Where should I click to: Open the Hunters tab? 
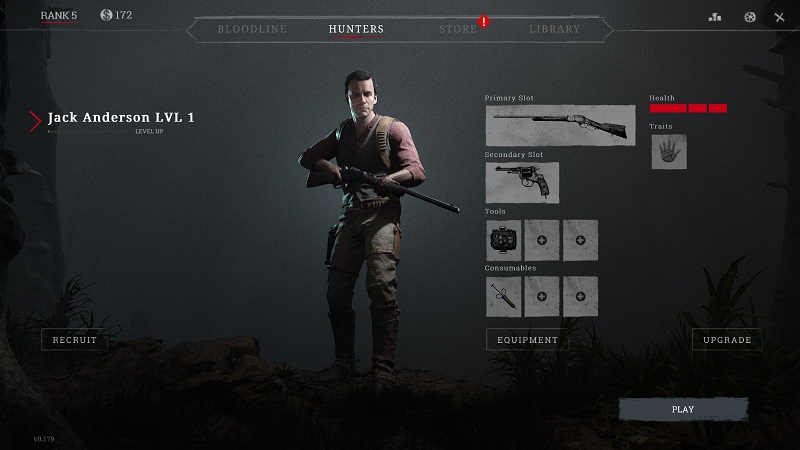click(356, 29)
